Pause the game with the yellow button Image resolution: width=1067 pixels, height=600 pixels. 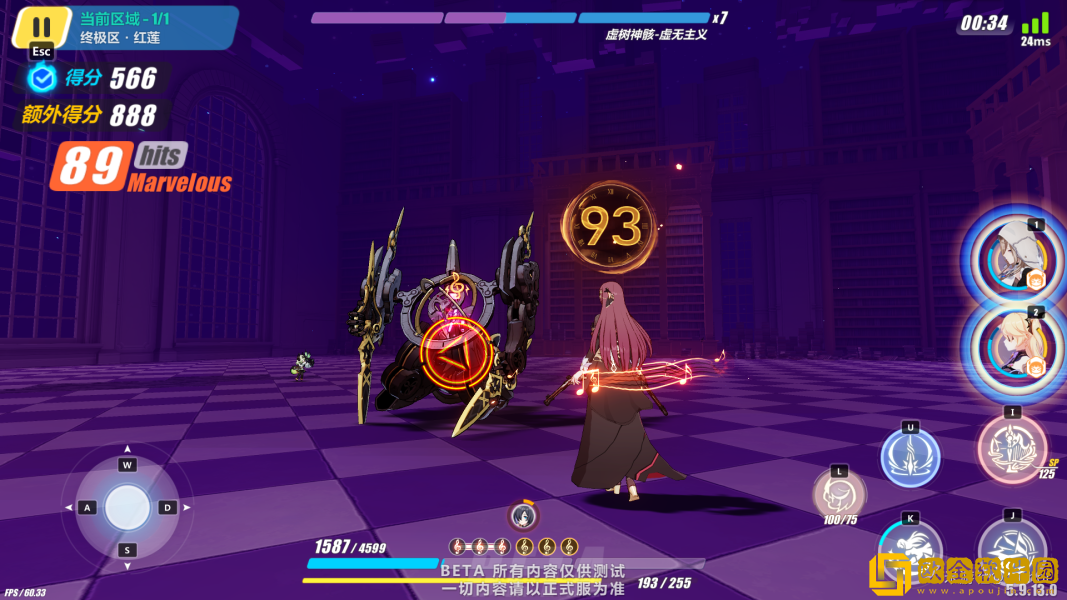pos(41,27)
